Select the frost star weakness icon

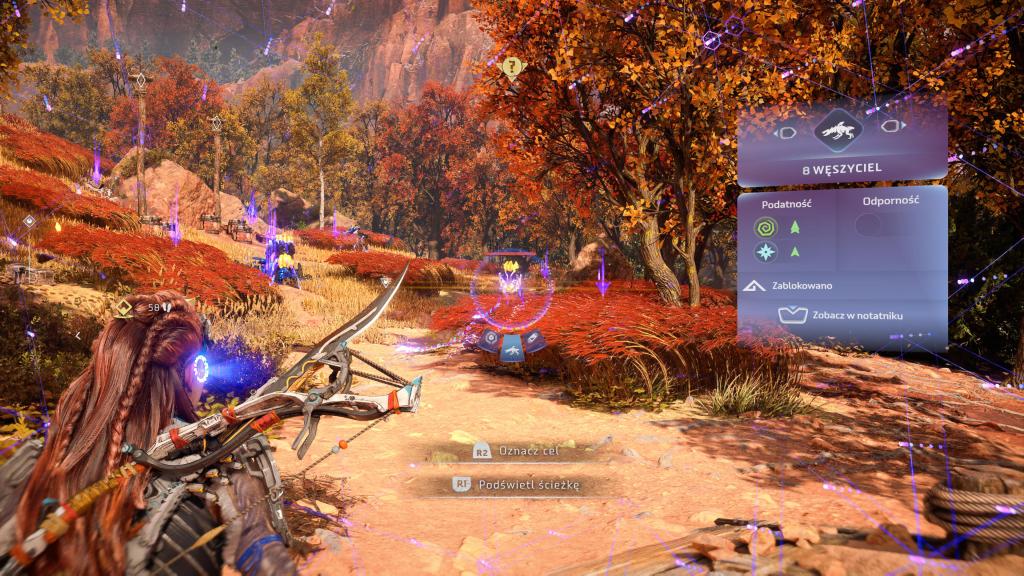pos(766,251)
